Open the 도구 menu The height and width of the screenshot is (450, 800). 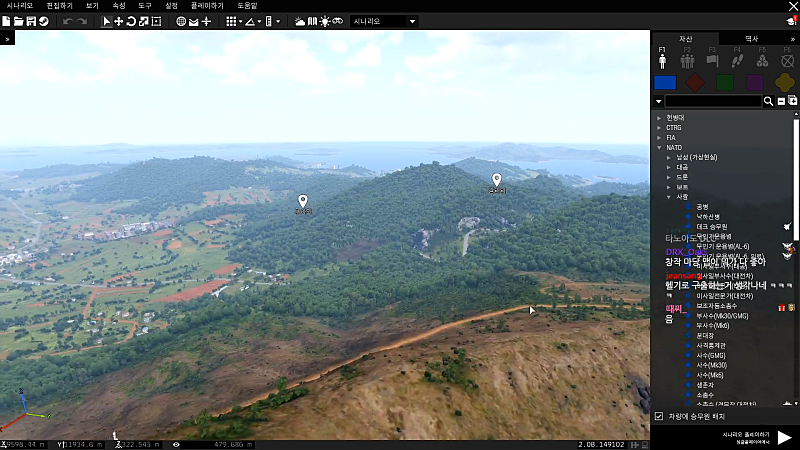click(x=144, y=5)
